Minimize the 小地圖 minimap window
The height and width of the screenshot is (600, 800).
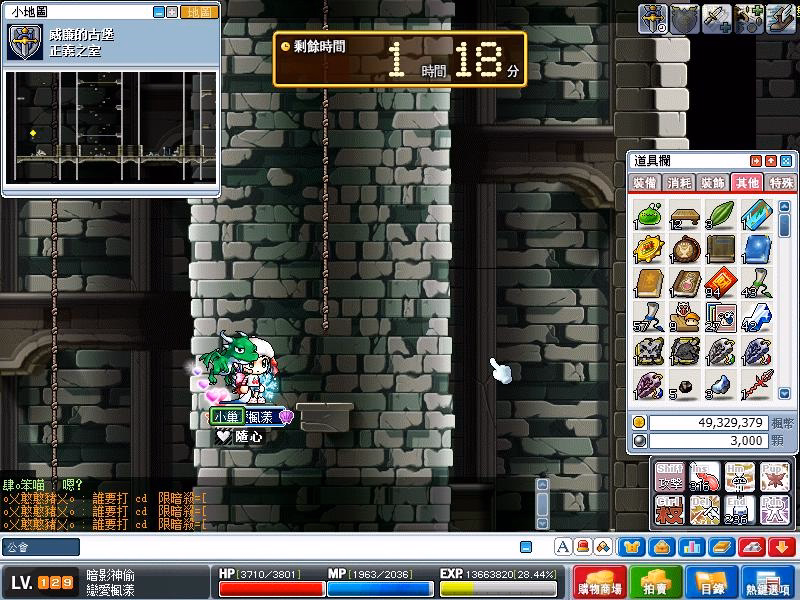pos(159,12)
